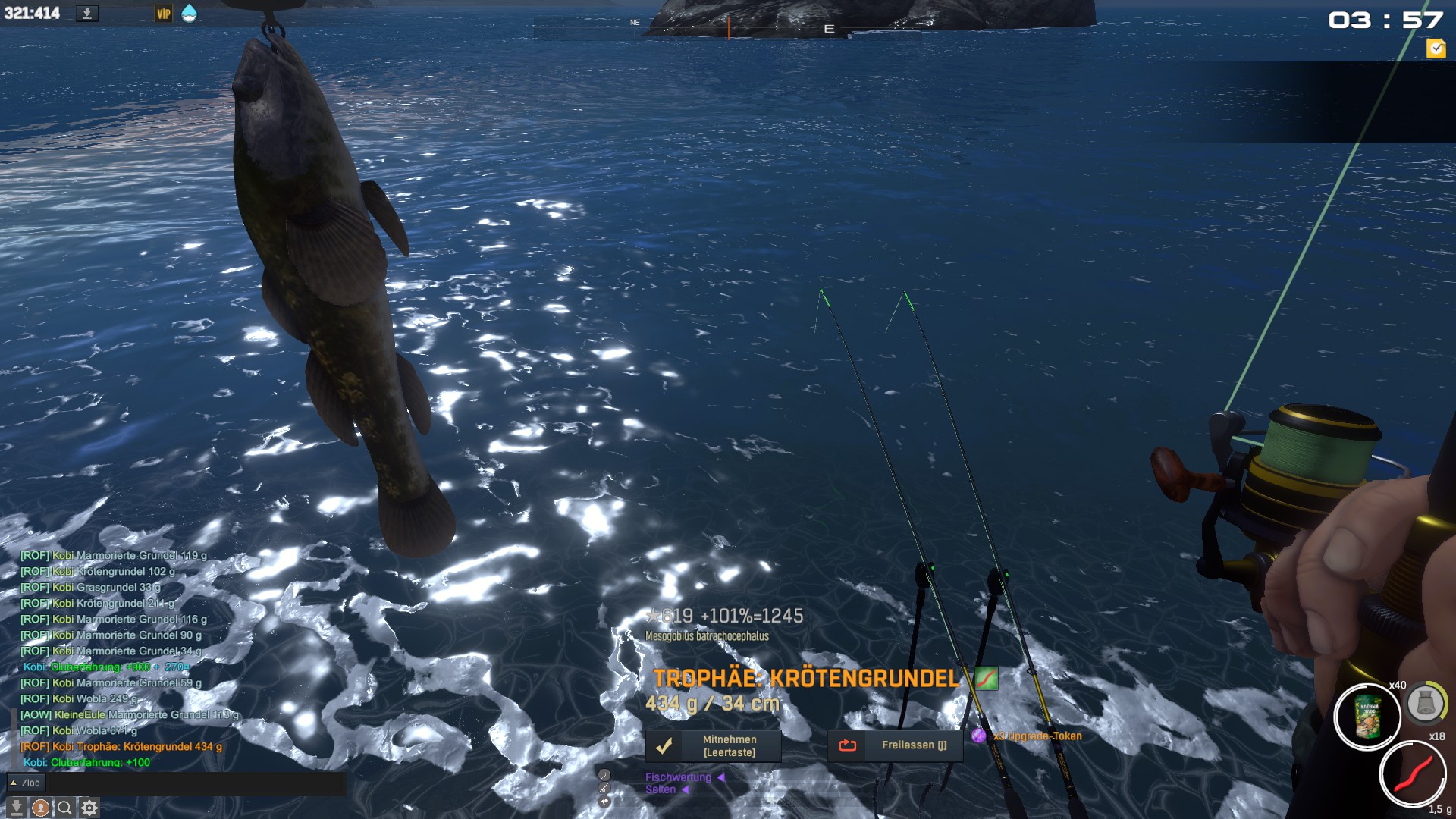Open the chat settings gear icon

pyautogui.click(x=89, y=808)
